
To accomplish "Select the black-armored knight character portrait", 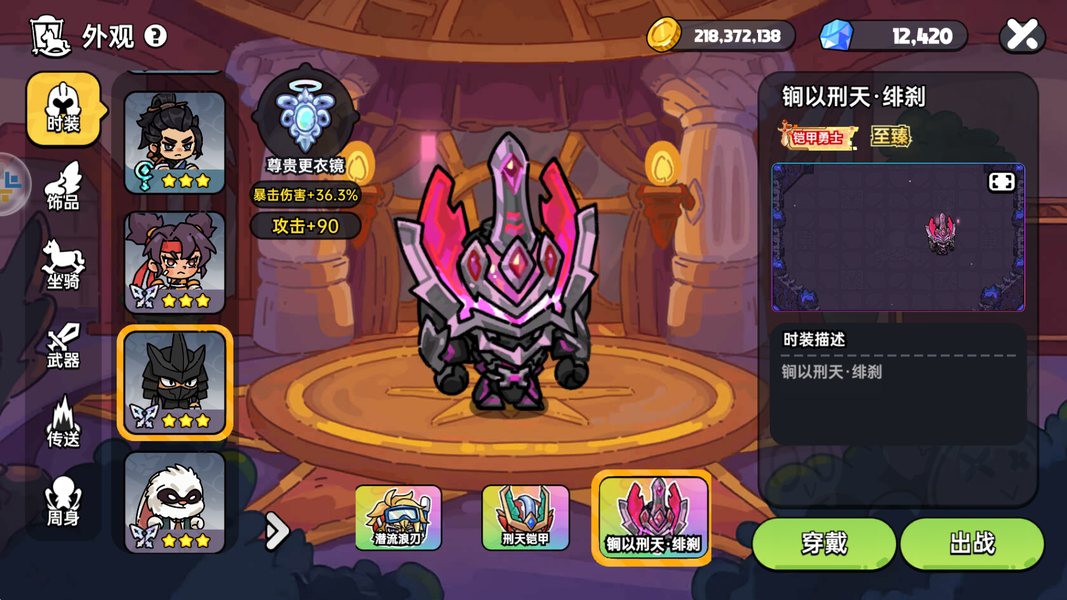I will 175,382.
